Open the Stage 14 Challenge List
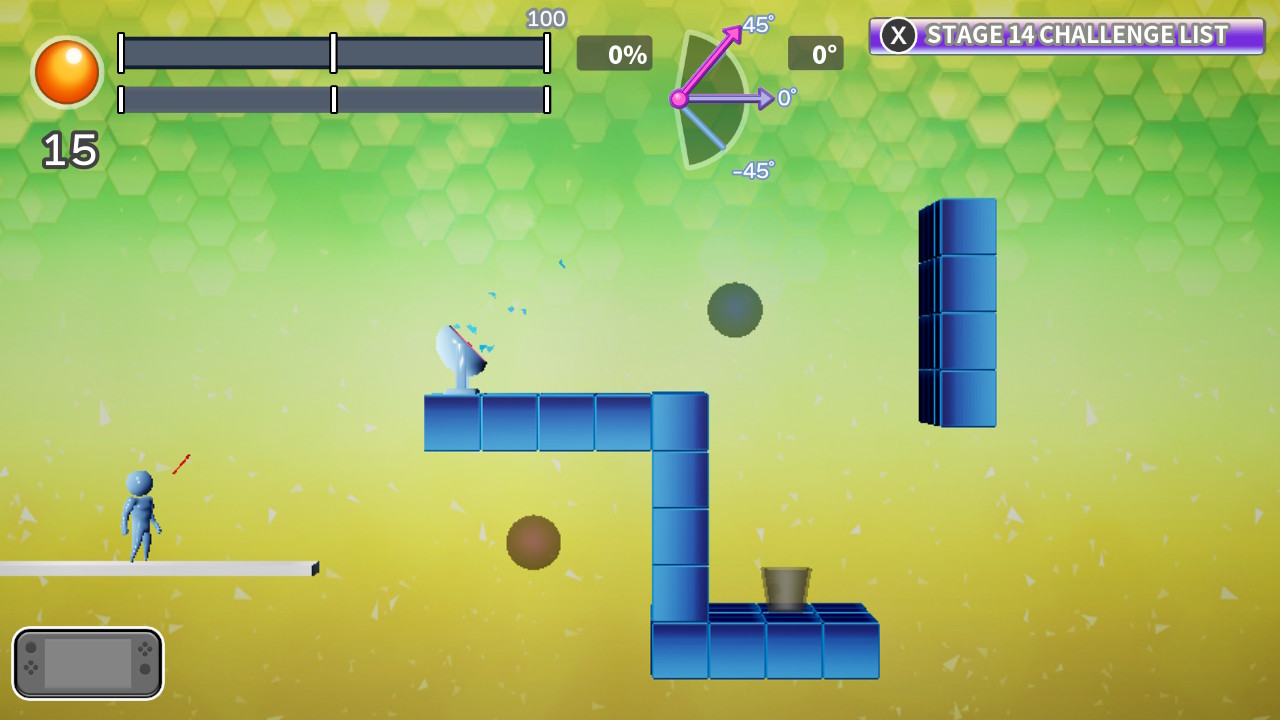 [1075, 35]
